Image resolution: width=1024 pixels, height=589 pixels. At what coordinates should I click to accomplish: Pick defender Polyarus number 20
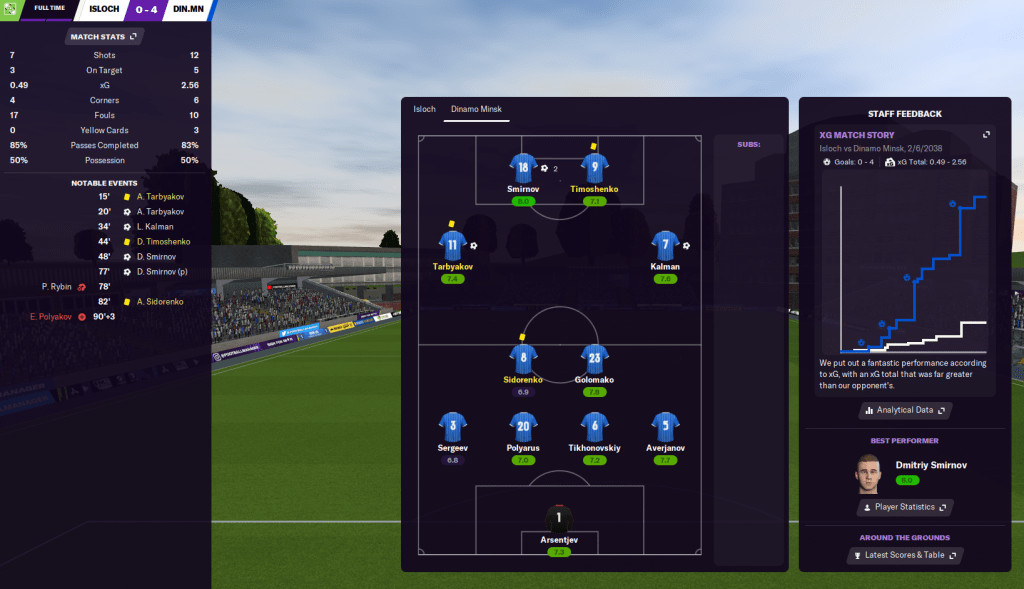(x=523, y=427)
